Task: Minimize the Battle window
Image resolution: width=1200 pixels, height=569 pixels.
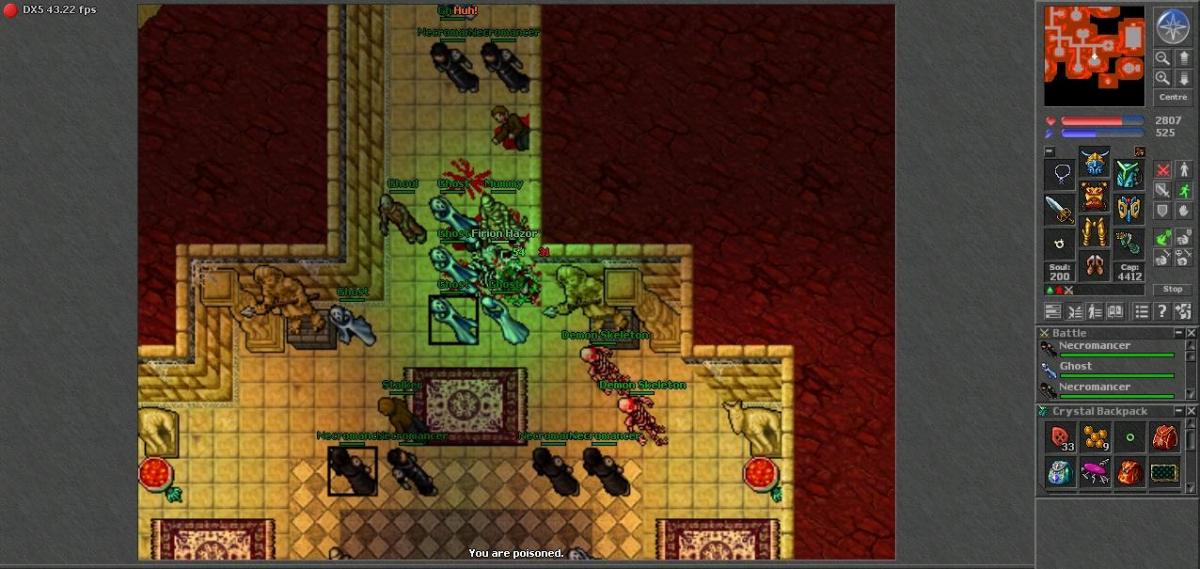Action: 1178,333
